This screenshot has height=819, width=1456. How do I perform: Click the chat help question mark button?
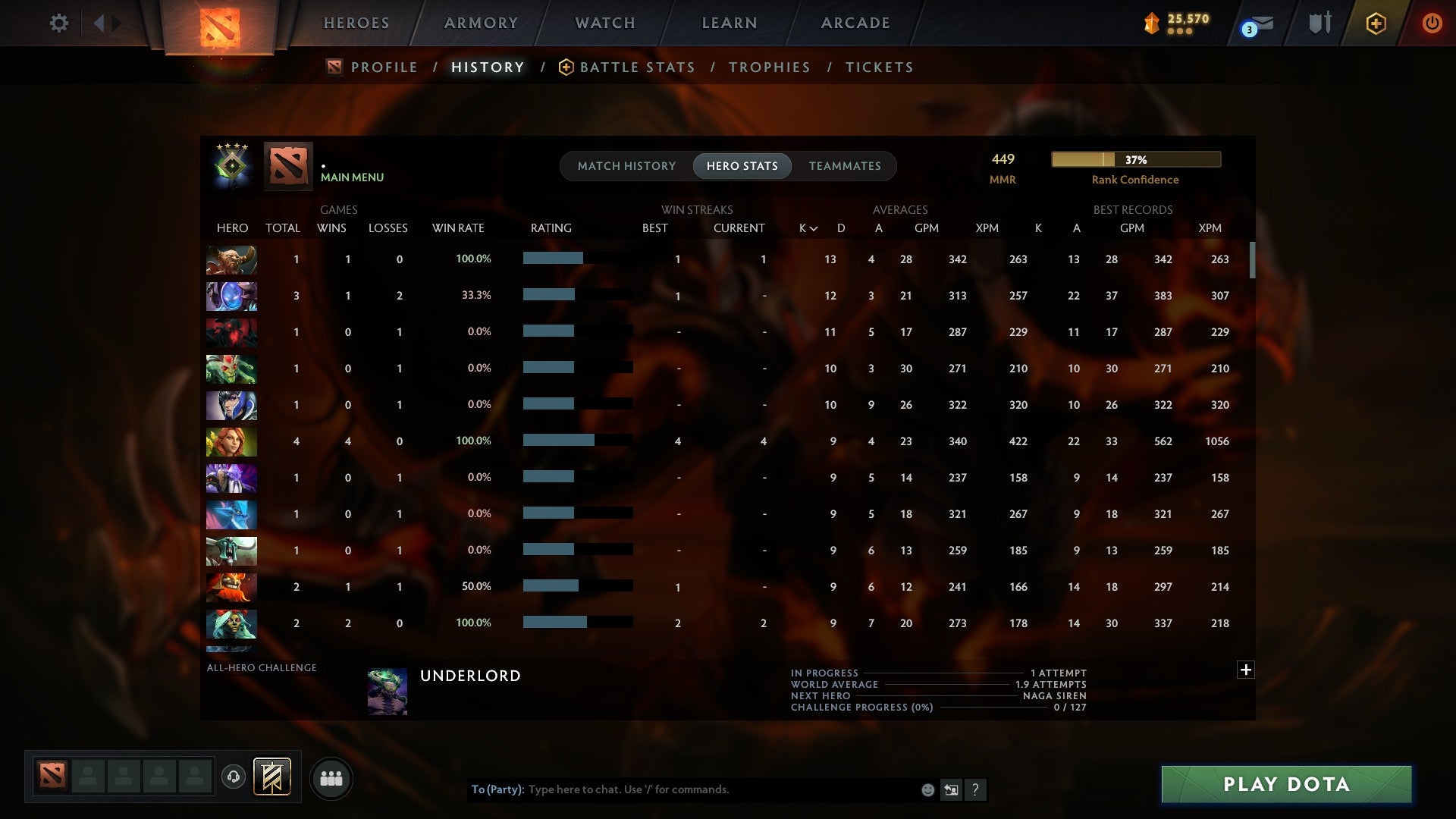(975, 789)
